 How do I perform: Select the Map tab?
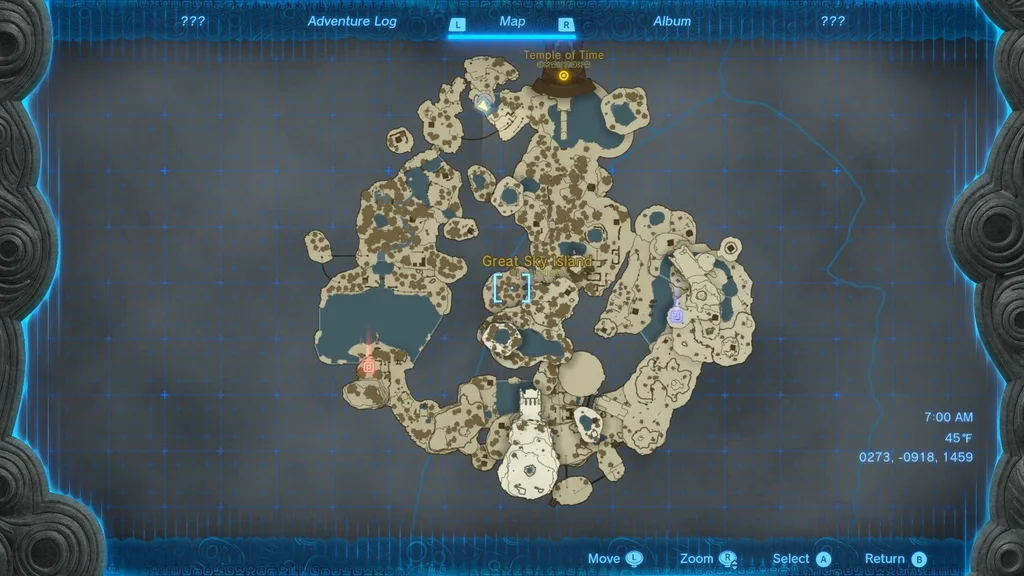pos(512,21)
